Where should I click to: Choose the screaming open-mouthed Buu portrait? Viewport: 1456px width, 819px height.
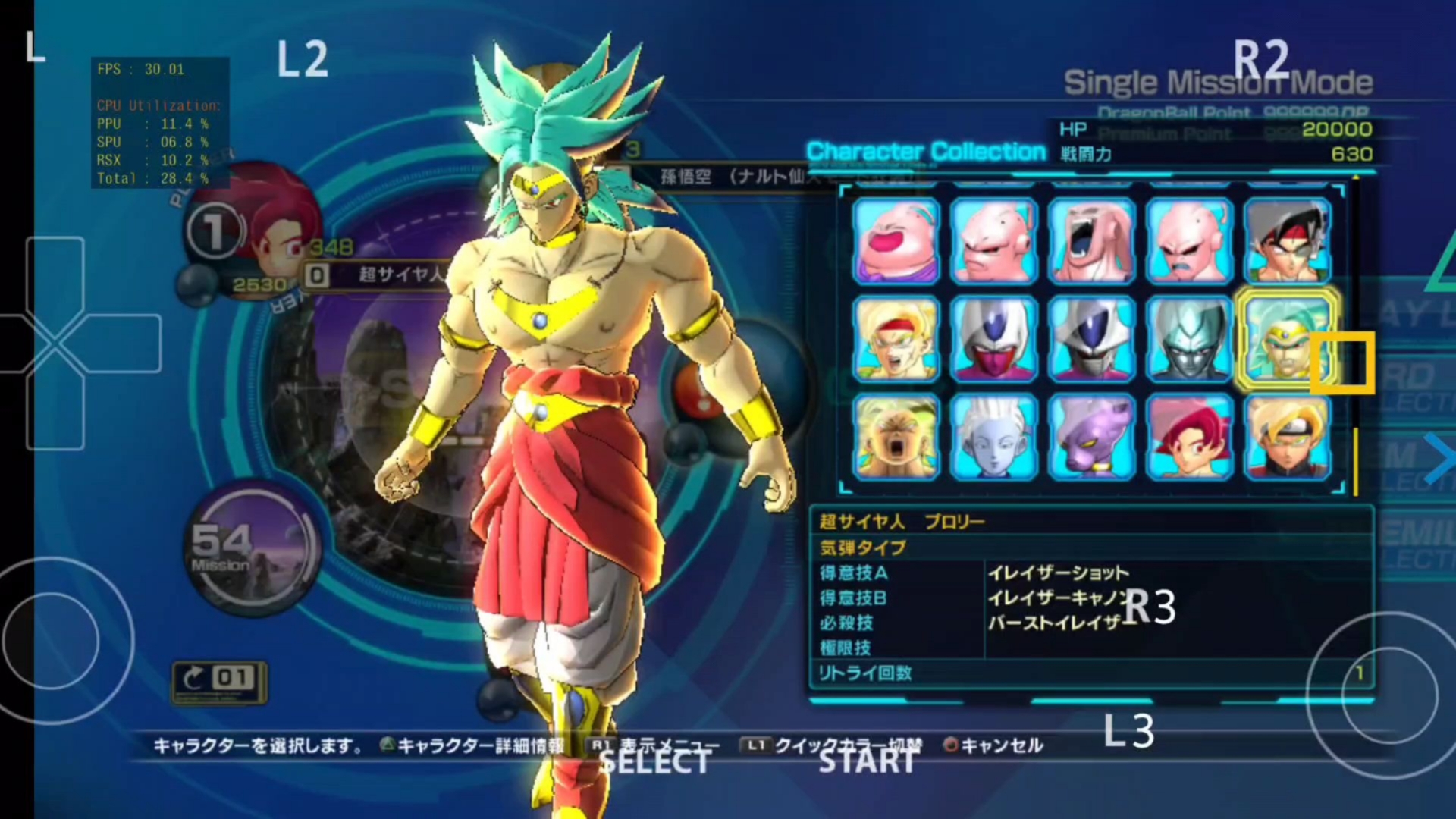click(1091, 241)
